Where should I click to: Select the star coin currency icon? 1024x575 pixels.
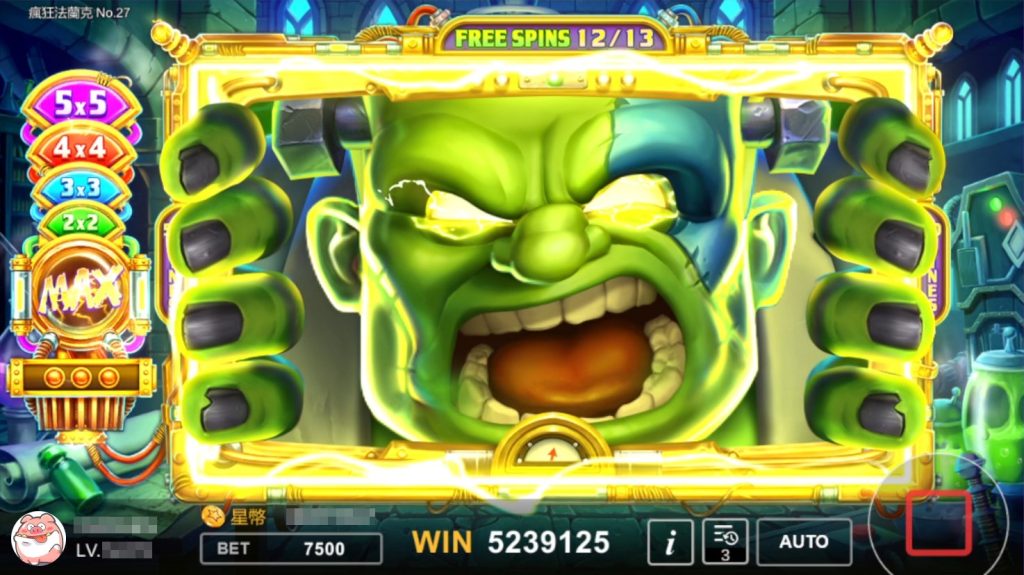click(x=212, y=517)
